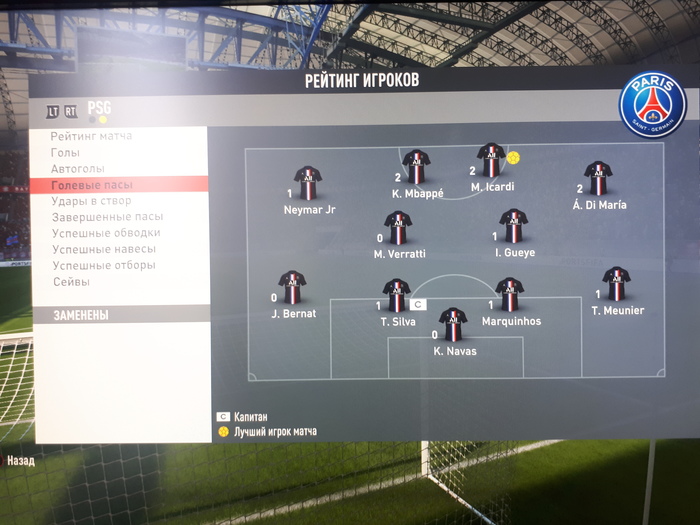Switch to the PSG team tab

(x=99, y=107)
